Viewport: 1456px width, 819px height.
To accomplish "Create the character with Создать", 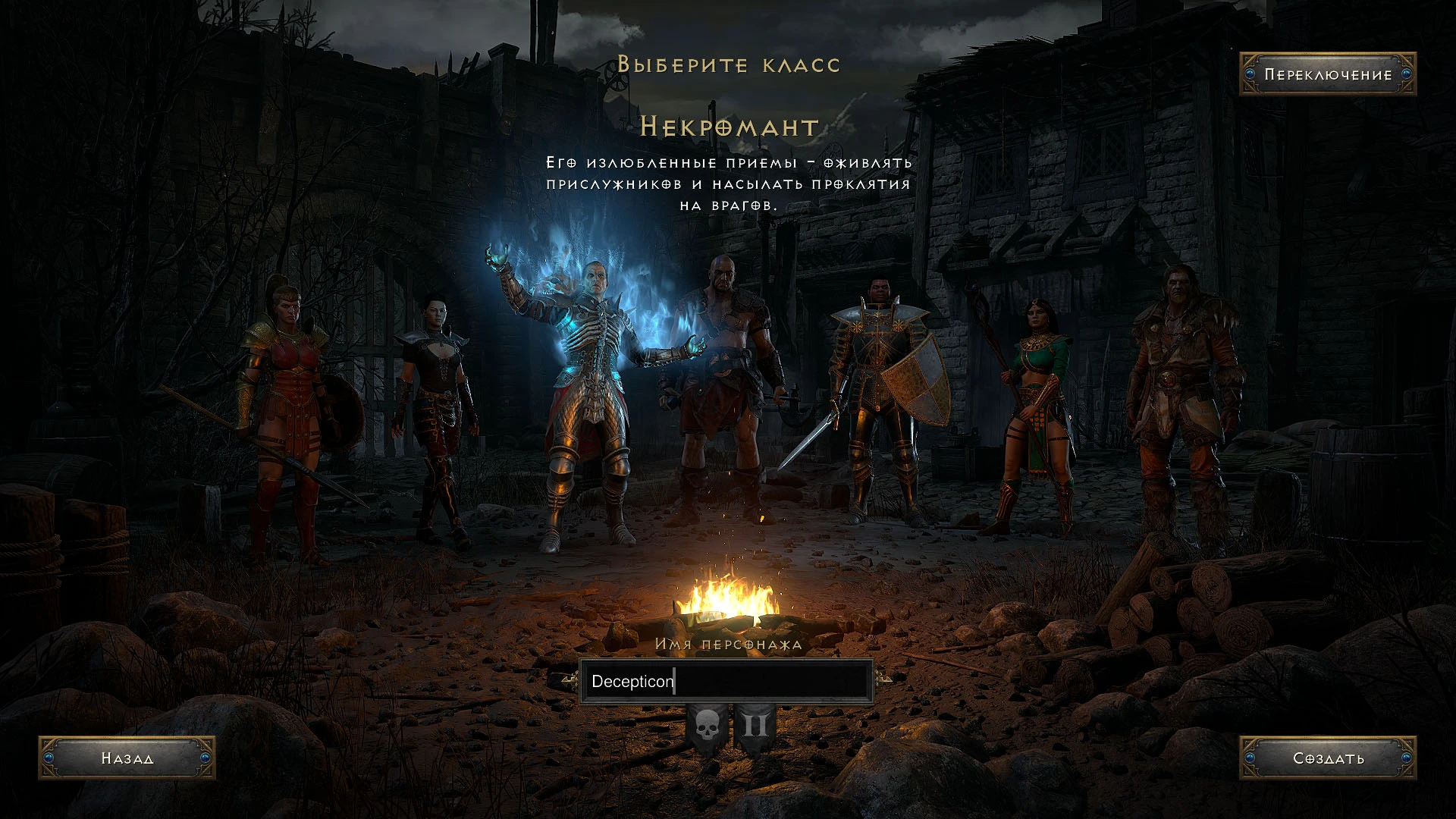I will [x=1327, y=758].
